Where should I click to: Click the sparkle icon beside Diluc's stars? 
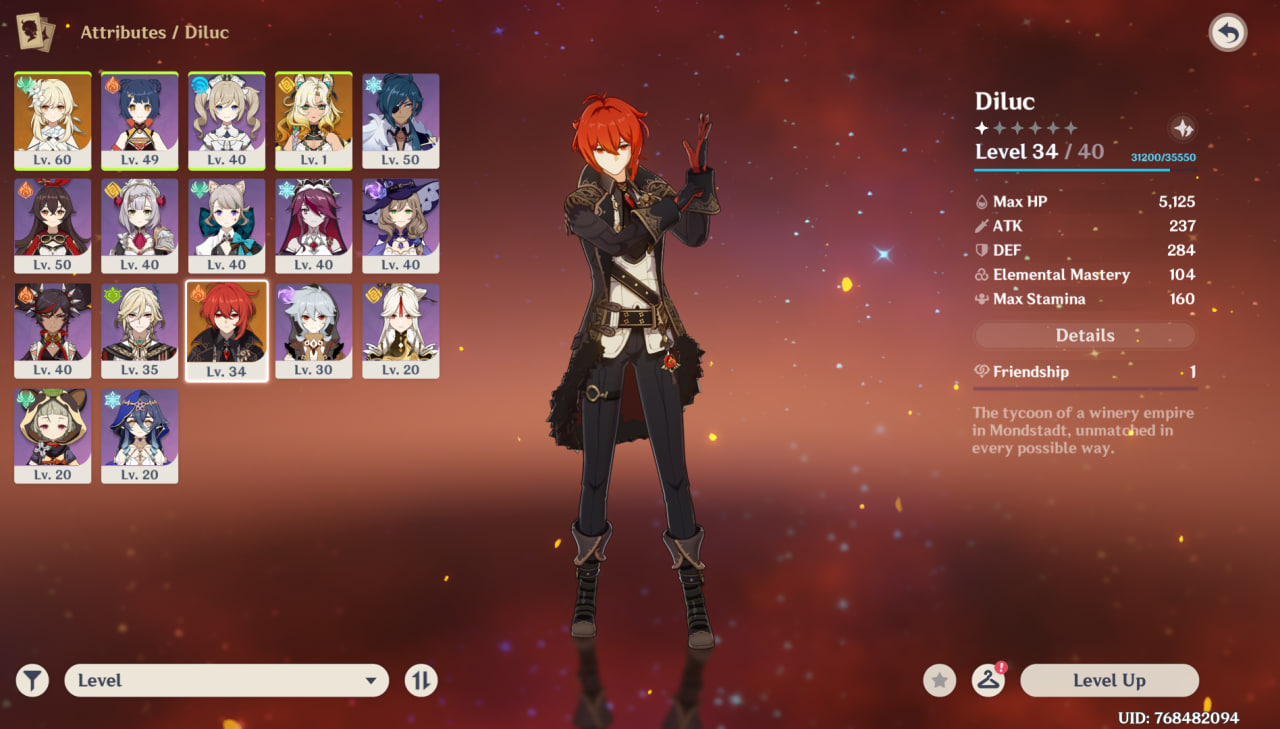pyautogui.click(x=1182, y=128)
